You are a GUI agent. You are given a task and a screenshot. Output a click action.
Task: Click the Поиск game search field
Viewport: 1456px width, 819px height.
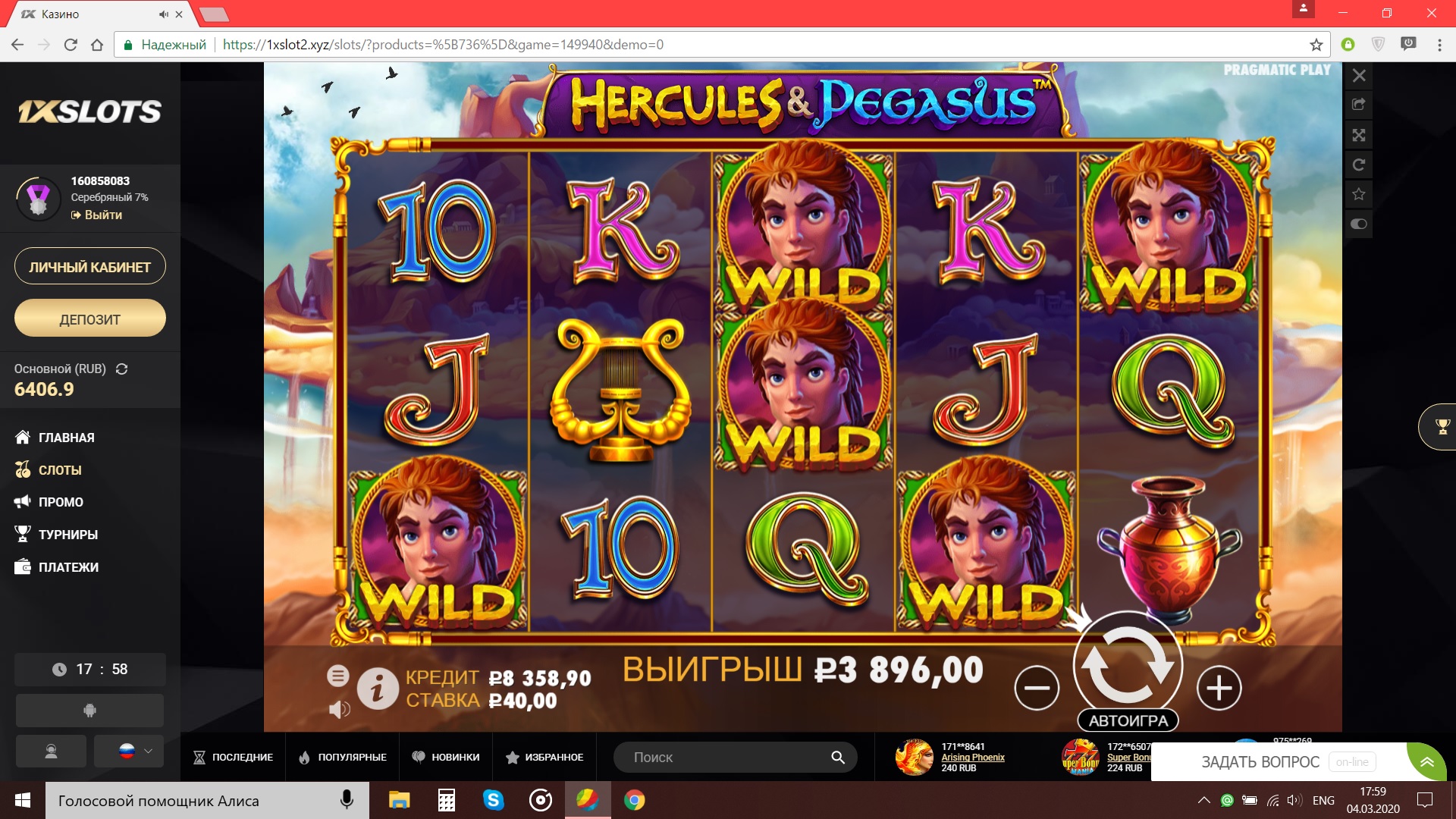(728, 757)
